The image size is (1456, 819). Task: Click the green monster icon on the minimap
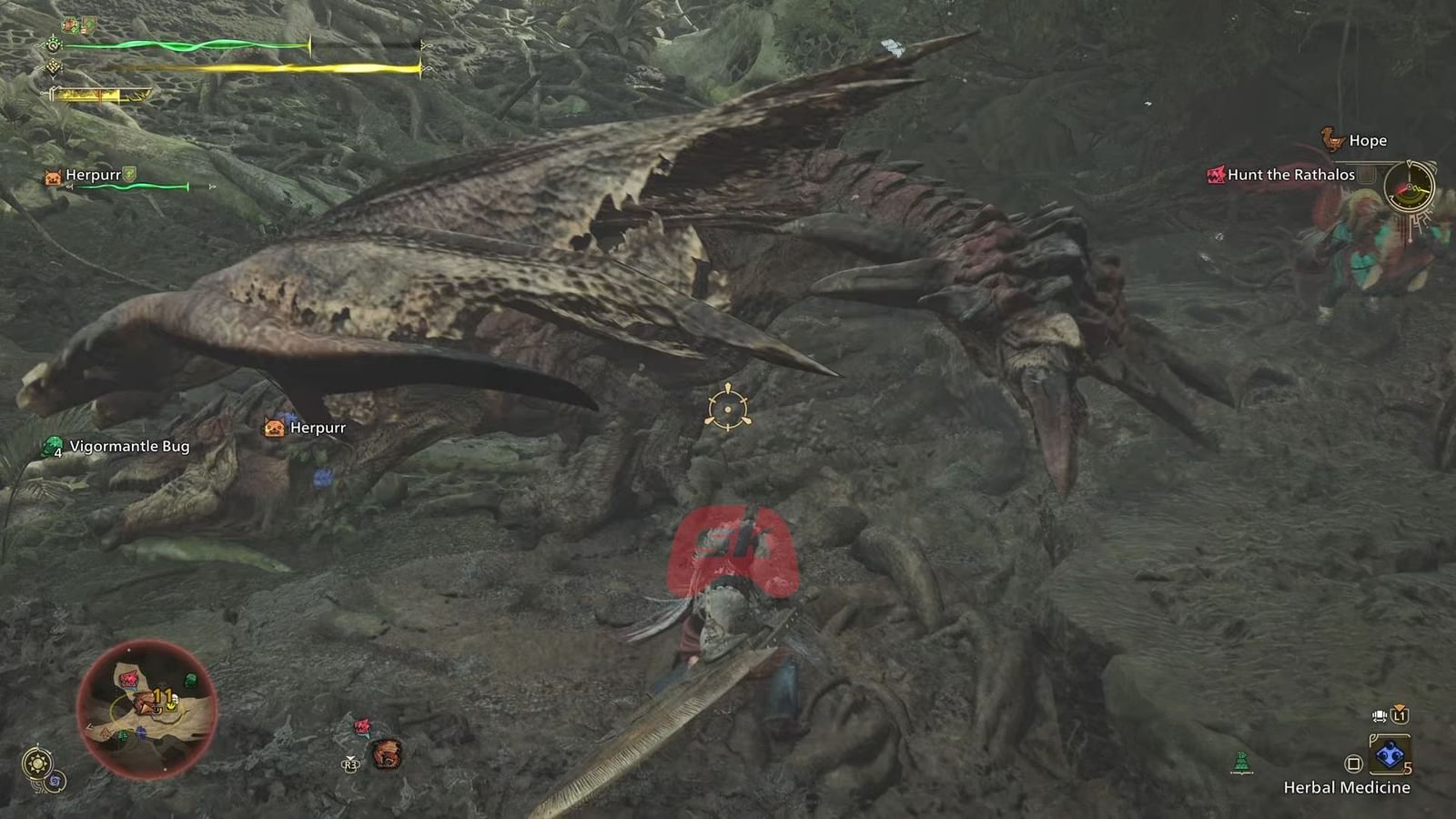tap(190, 681)
